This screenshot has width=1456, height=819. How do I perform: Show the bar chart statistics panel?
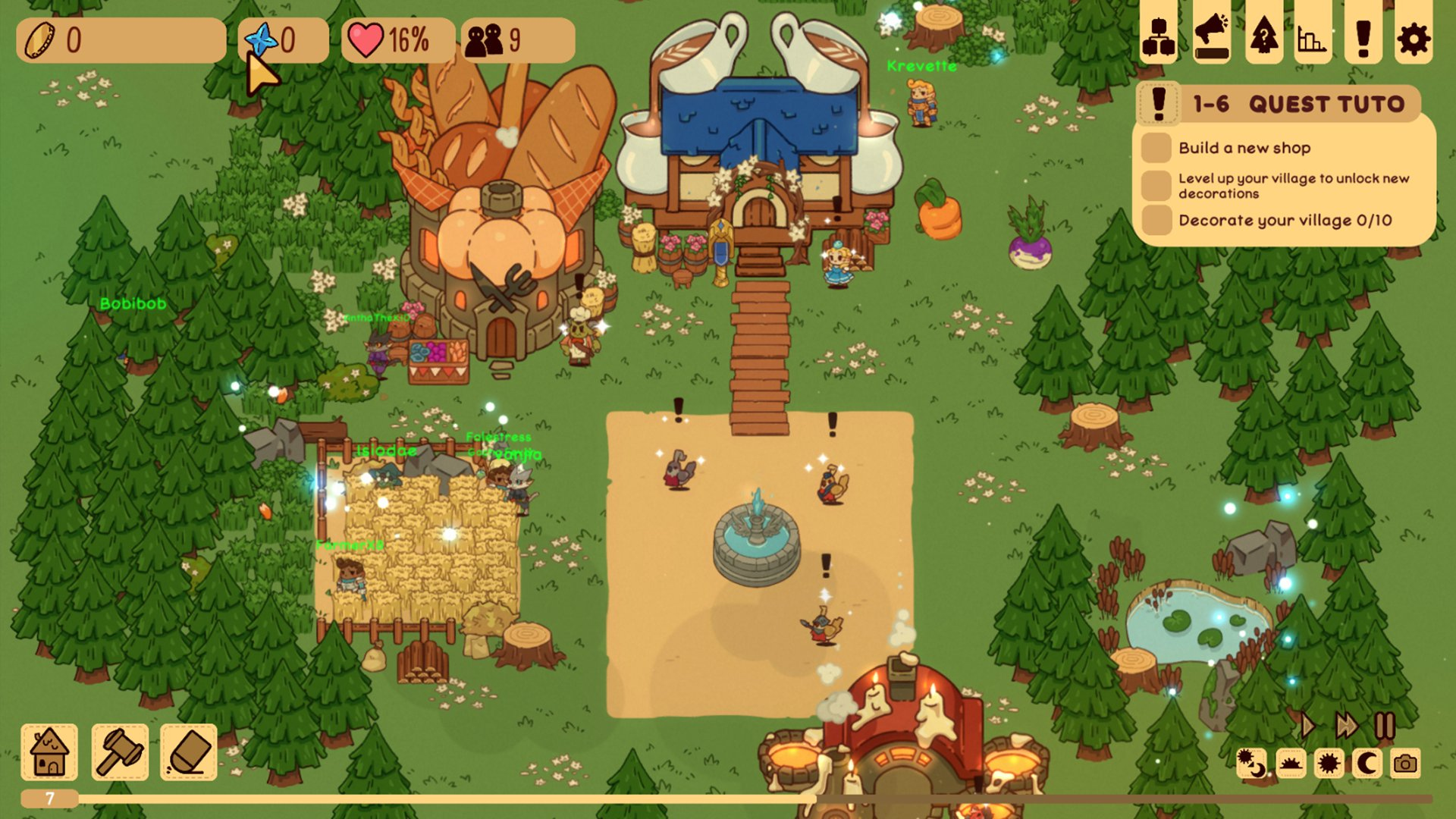(1312, 37)
